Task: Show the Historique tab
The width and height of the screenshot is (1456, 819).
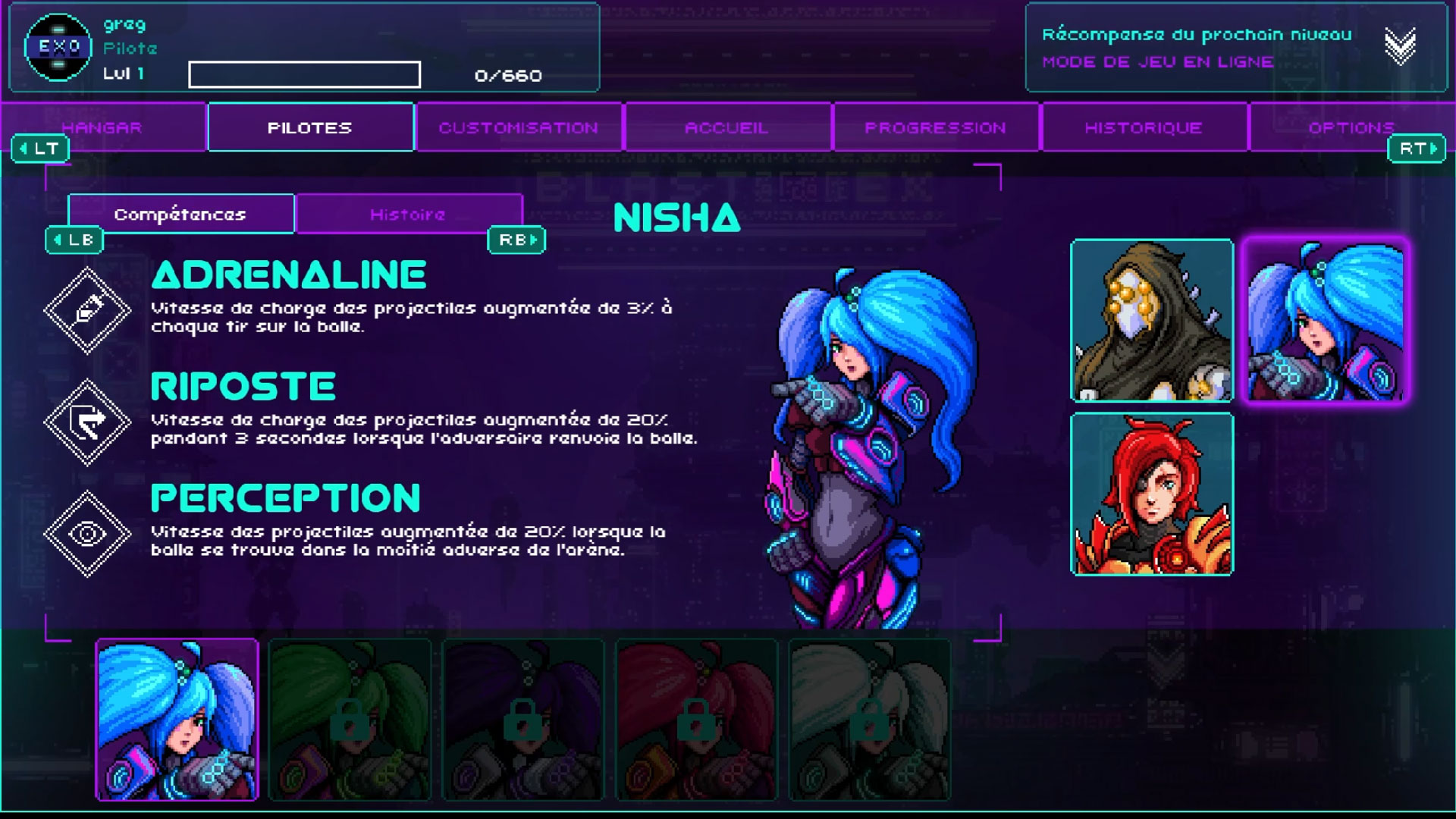Action: (1144, 127)
